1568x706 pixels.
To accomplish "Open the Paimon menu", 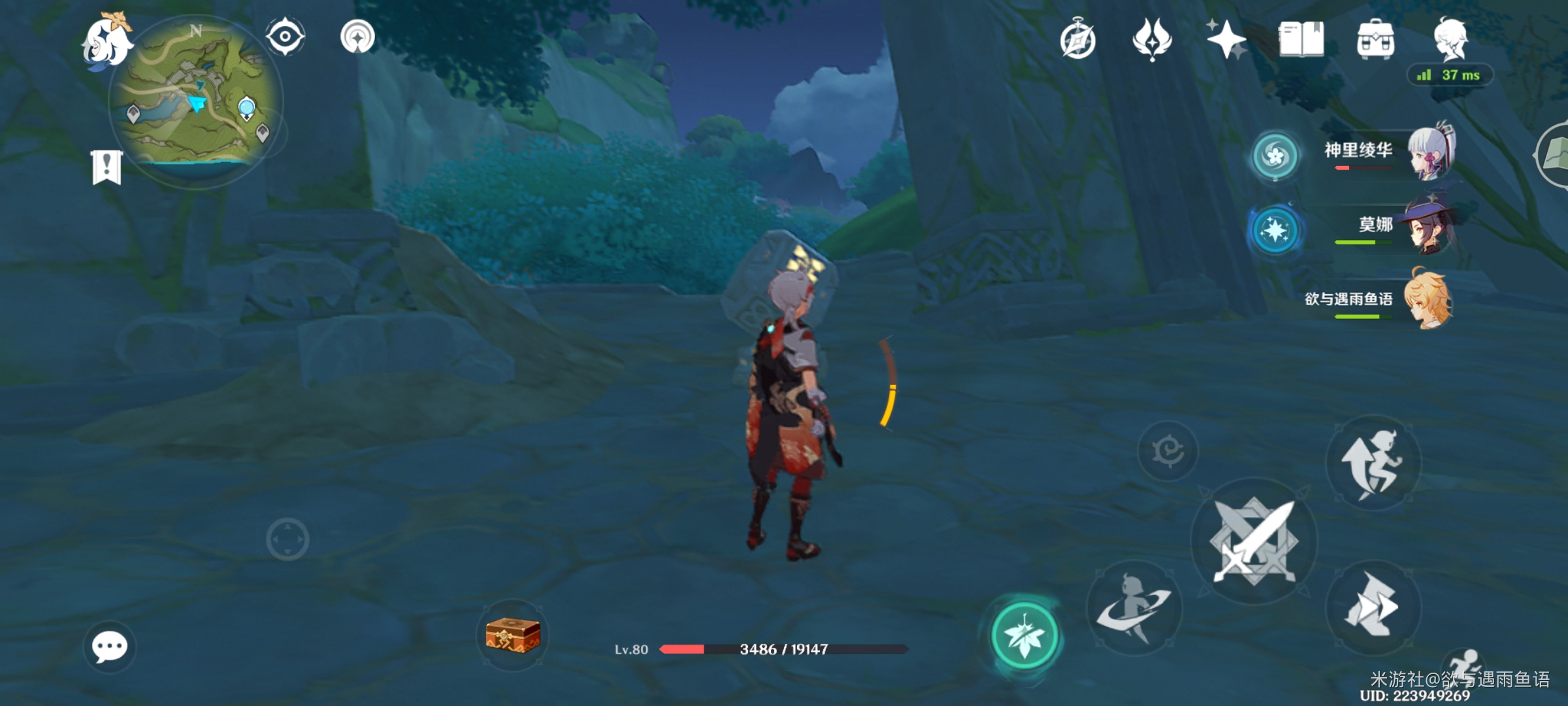I will click(x=106, y=42).
